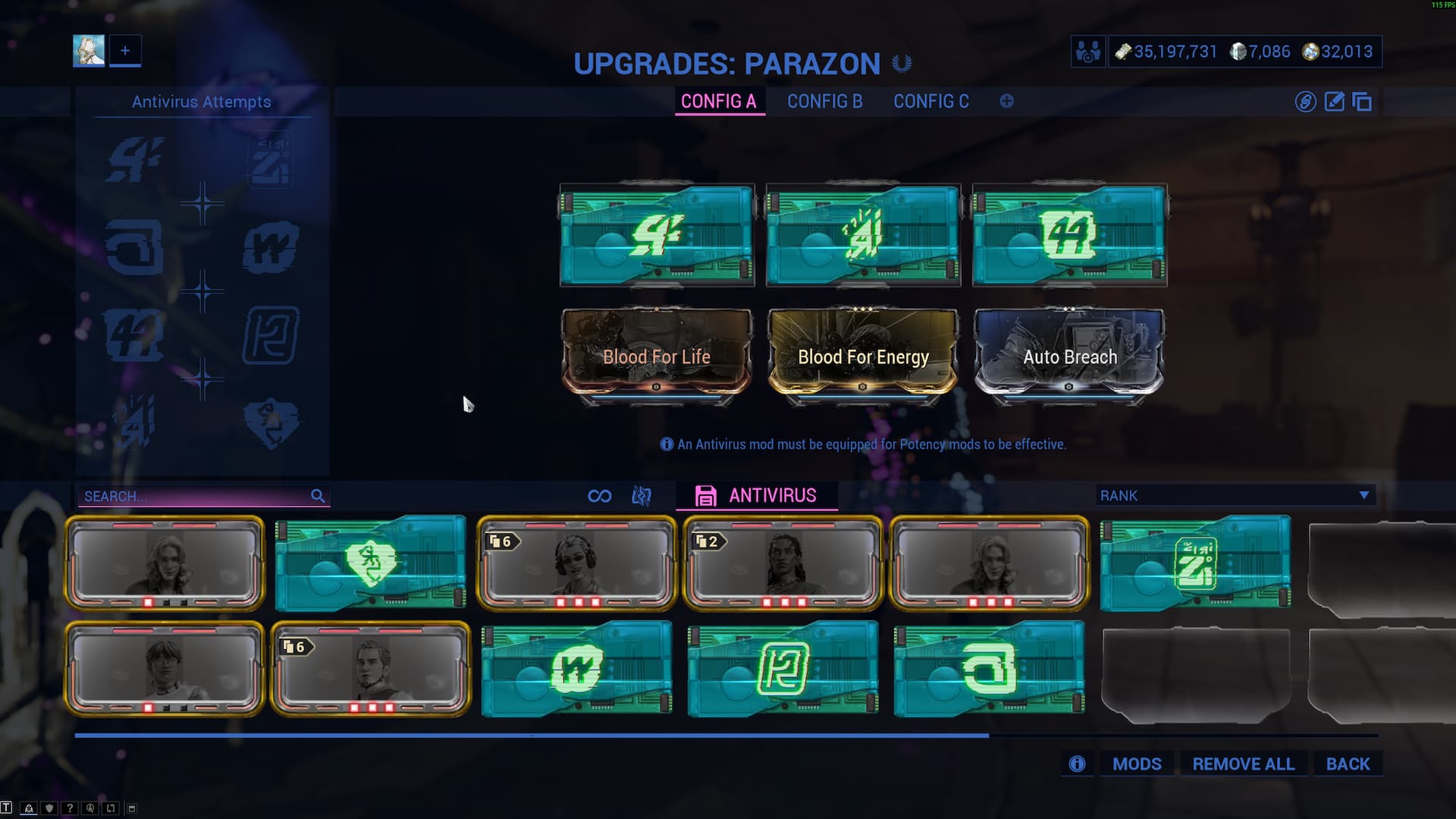Select the heart-shaped antivirus mod in inventory
The image size is (1456, 819).
pyautogui.click(x=371, y=563)
